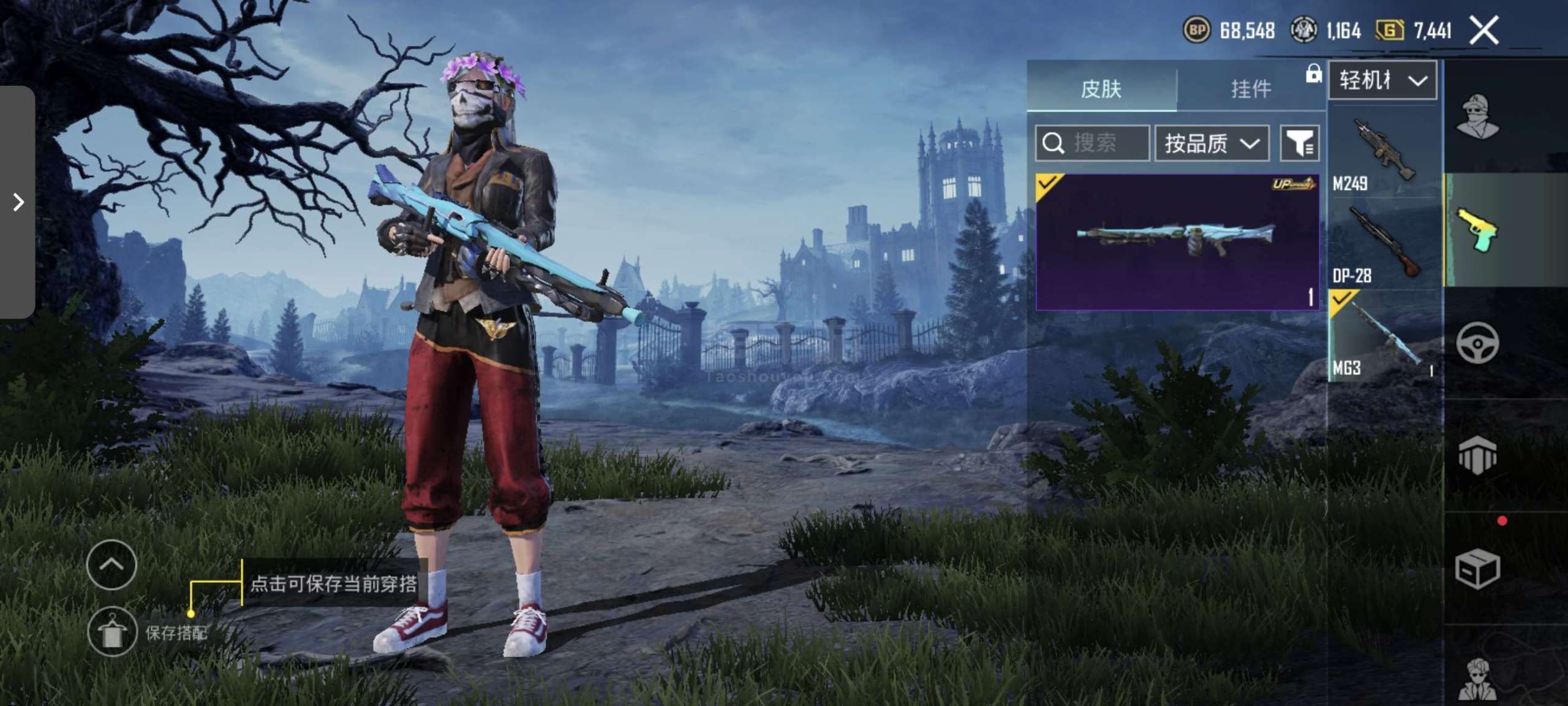Open the weapon type dropdown

pos(1382,80)
